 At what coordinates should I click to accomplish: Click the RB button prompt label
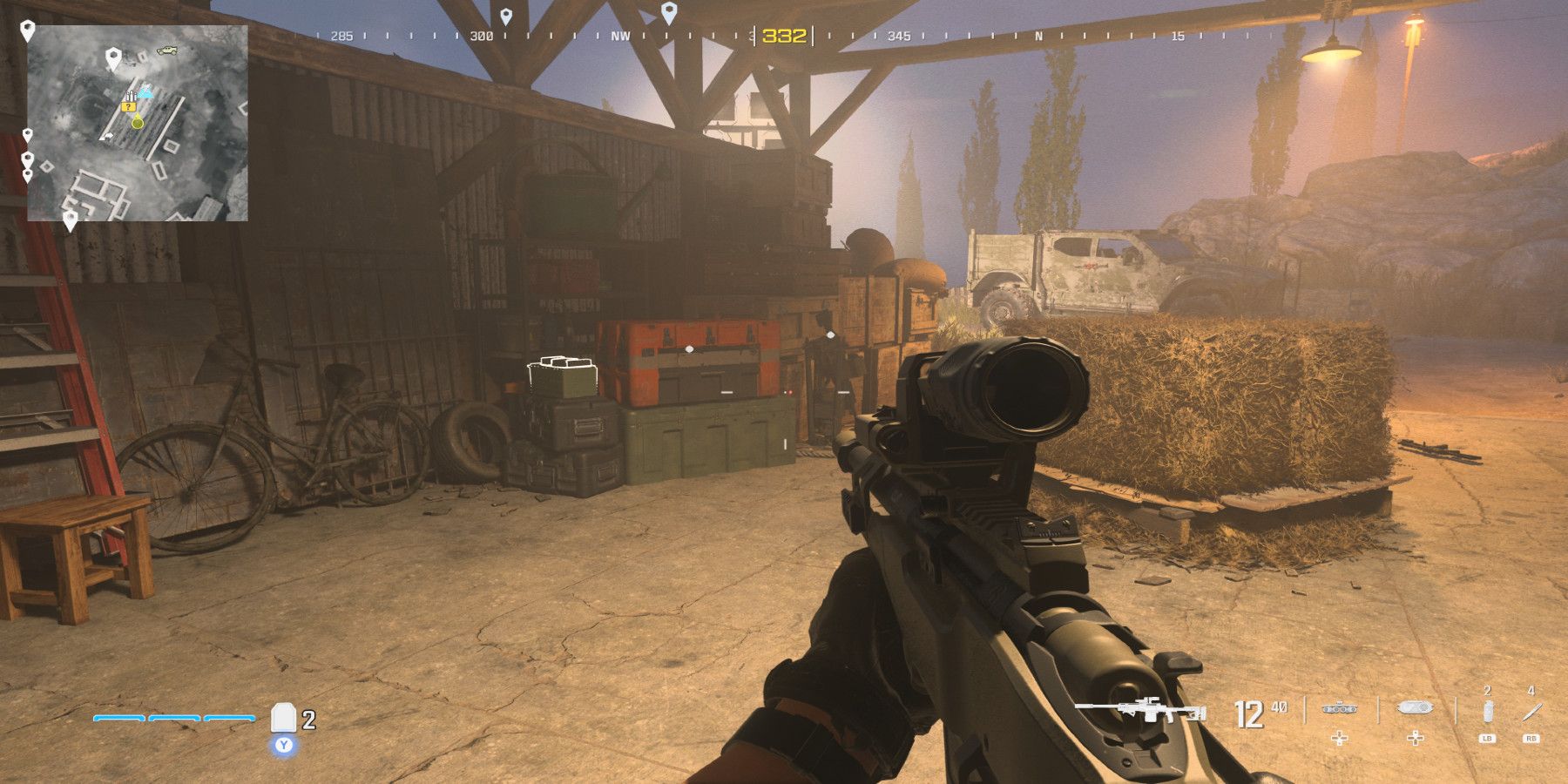(1532, 738)
